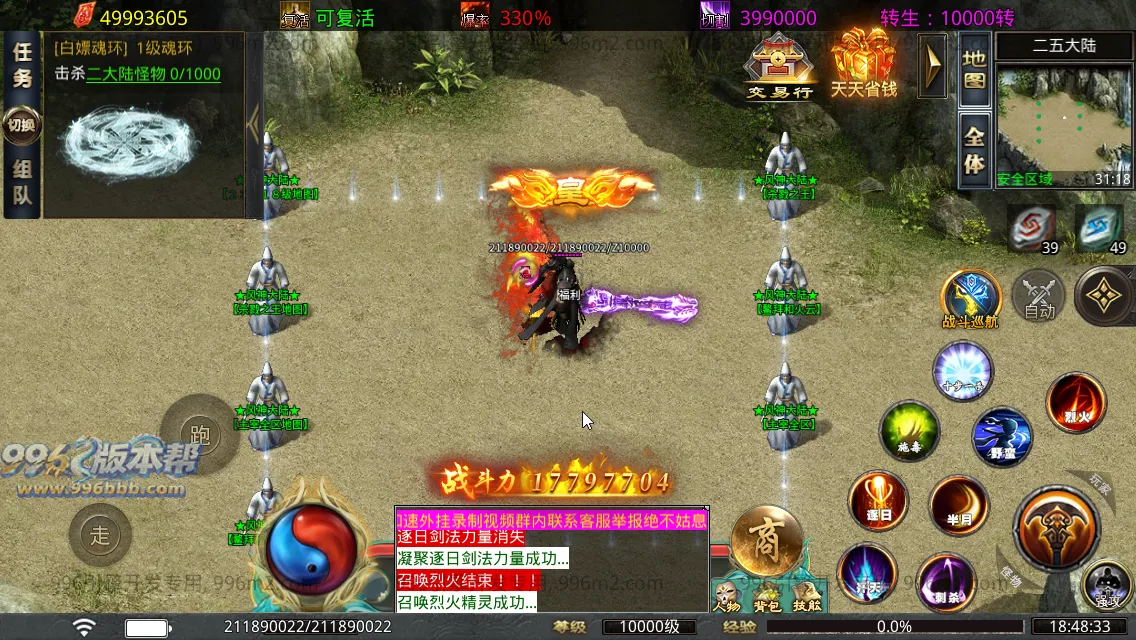
Task: Open the 交易行 trading house
Action: click(x=781, y=66)
